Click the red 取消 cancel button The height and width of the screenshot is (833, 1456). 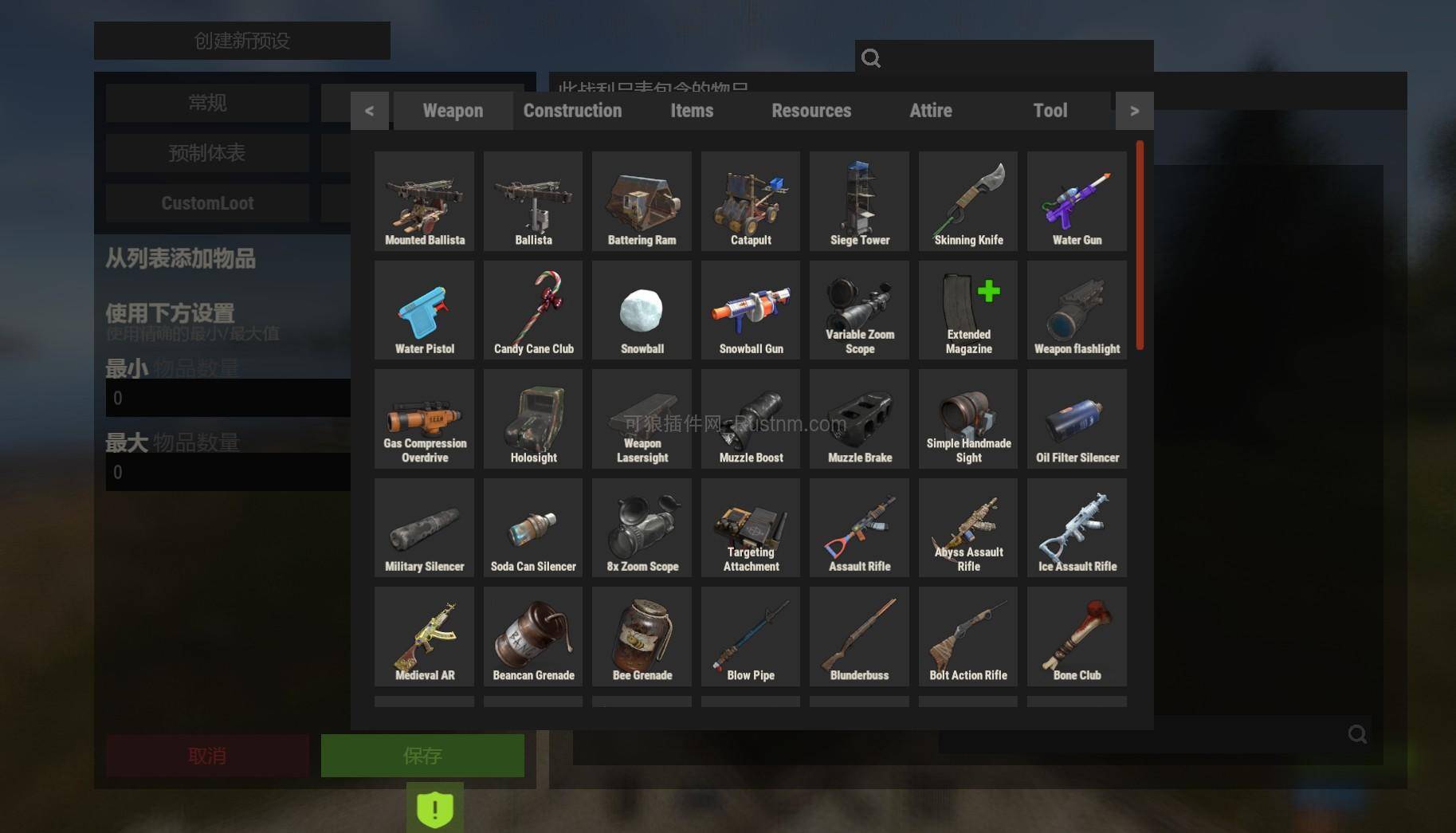206,755
